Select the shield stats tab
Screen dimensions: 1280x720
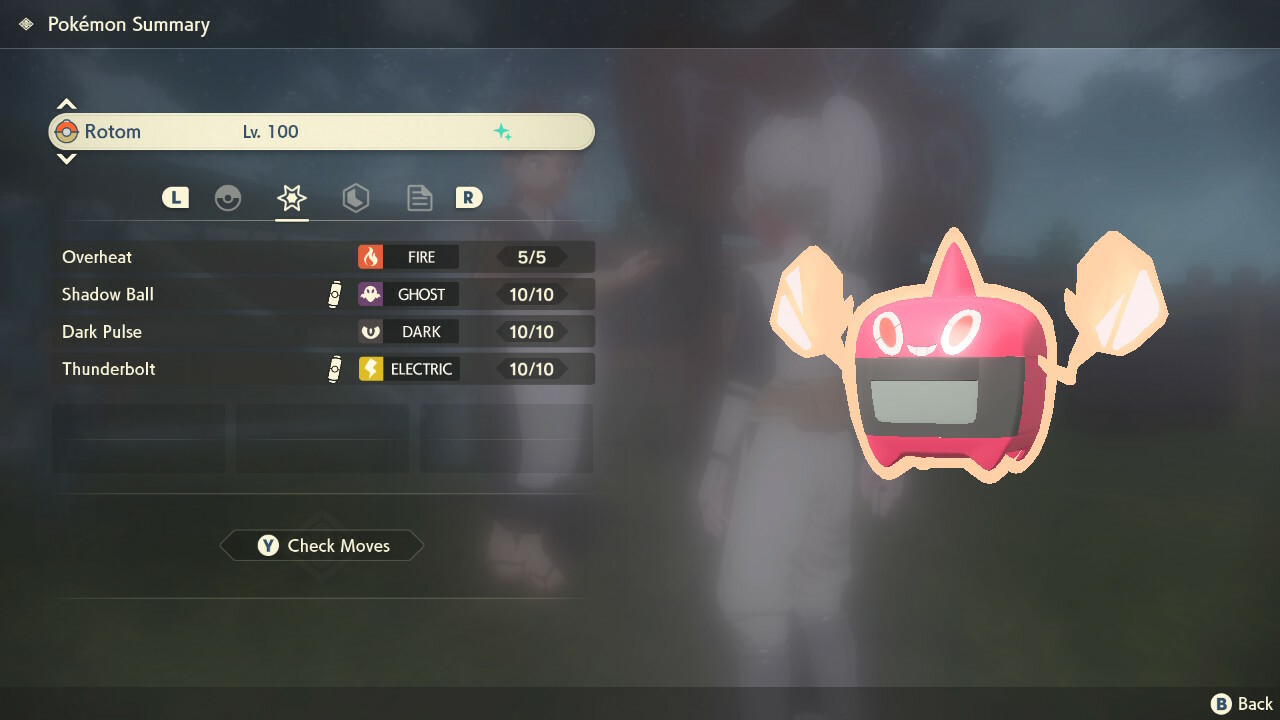pyautogui.click(x=356, y=197)
